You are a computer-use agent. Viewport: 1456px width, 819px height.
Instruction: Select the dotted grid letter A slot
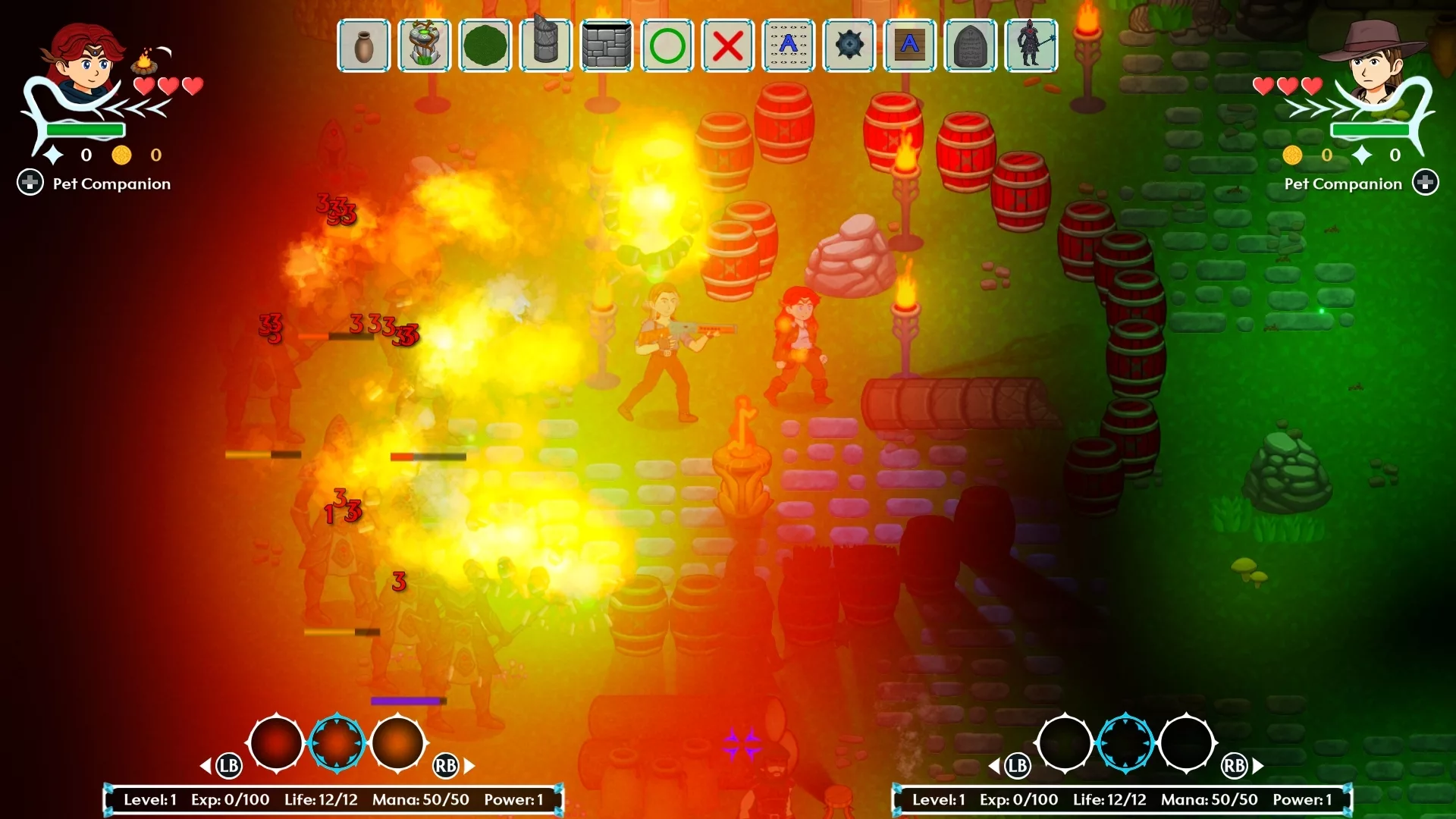789,45
